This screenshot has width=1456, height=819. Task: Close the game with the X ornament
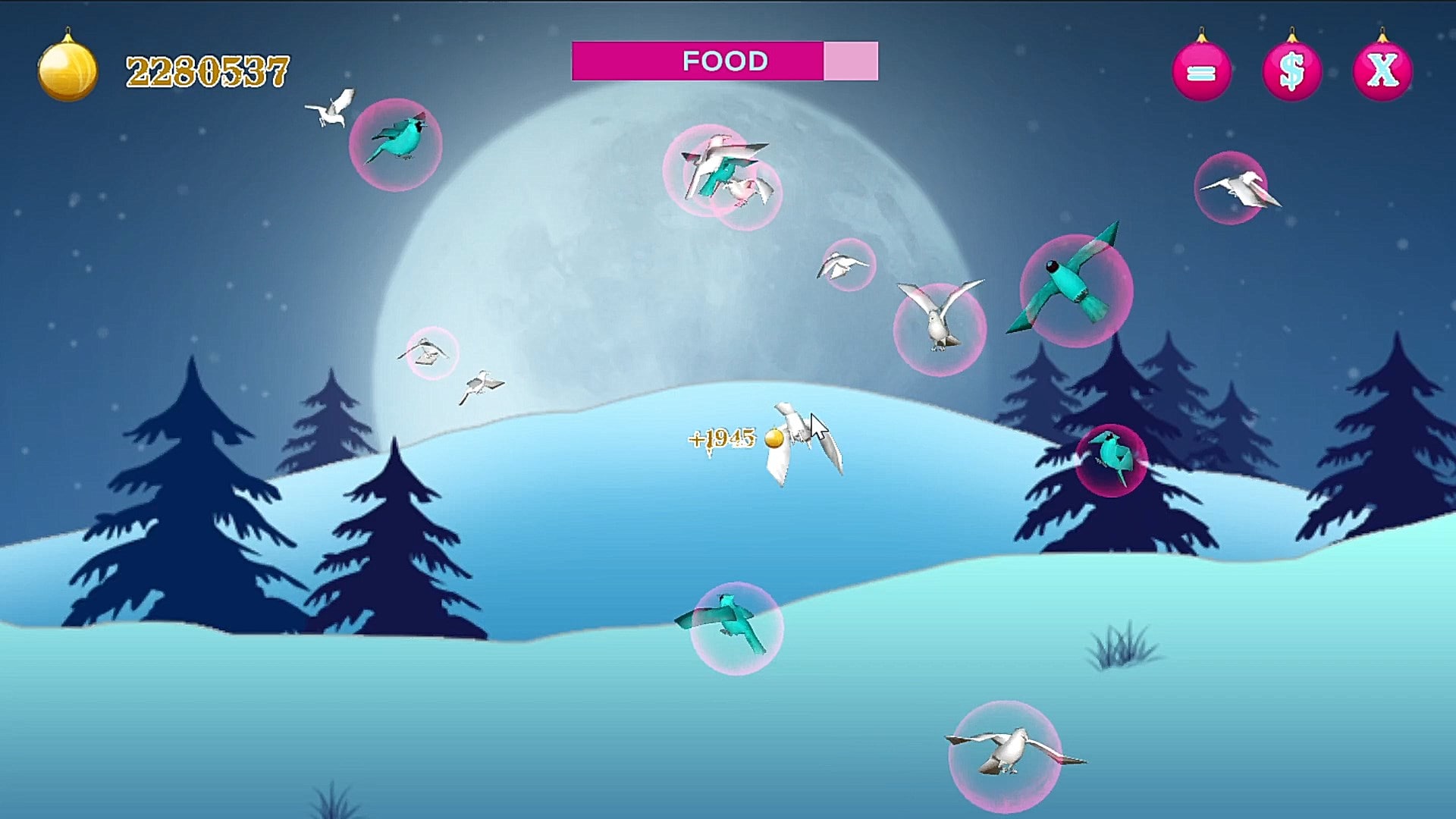pyautogui.click(x=1382, y=71)
